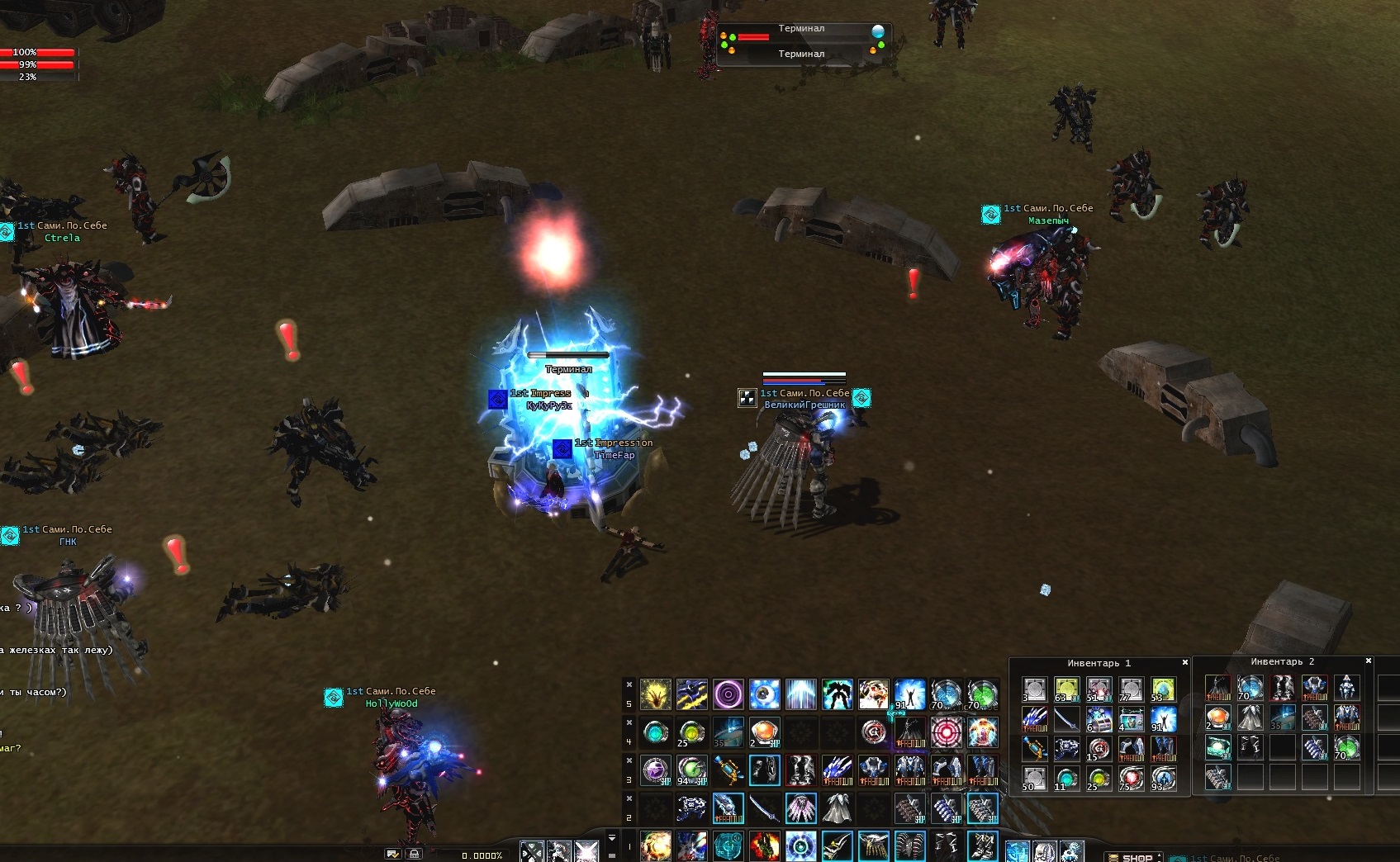Click the crossed arrows icon on bottom bar
The height and width of the screenshot is (862, 1400).
[x=532, y=850]
